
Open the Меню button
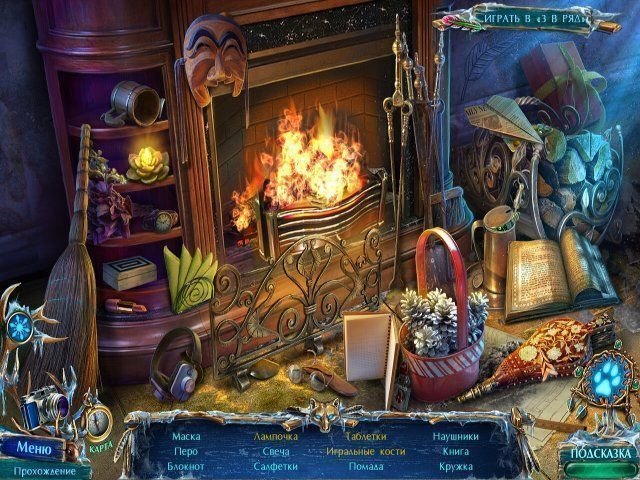click(31, 447)
